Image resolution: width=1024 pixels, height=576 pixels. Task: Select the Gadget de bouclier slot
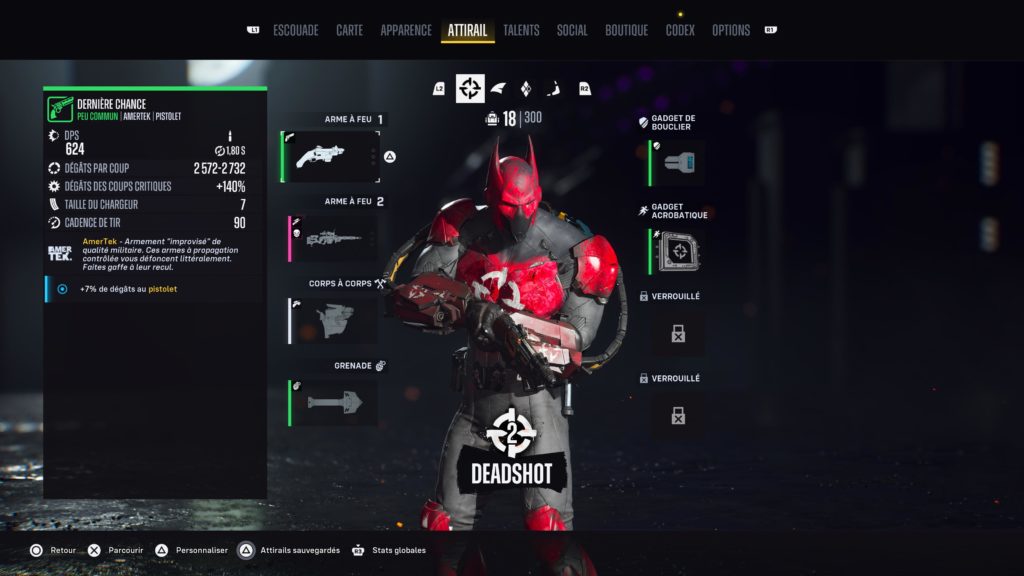[677, 163]
